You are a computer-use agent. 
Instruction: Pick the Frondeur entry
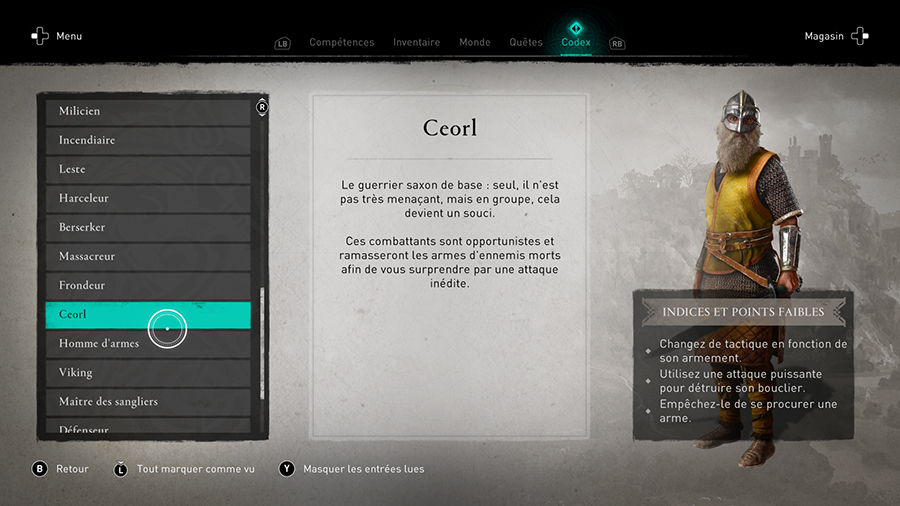pyautogui.click(x=148, y=285)
